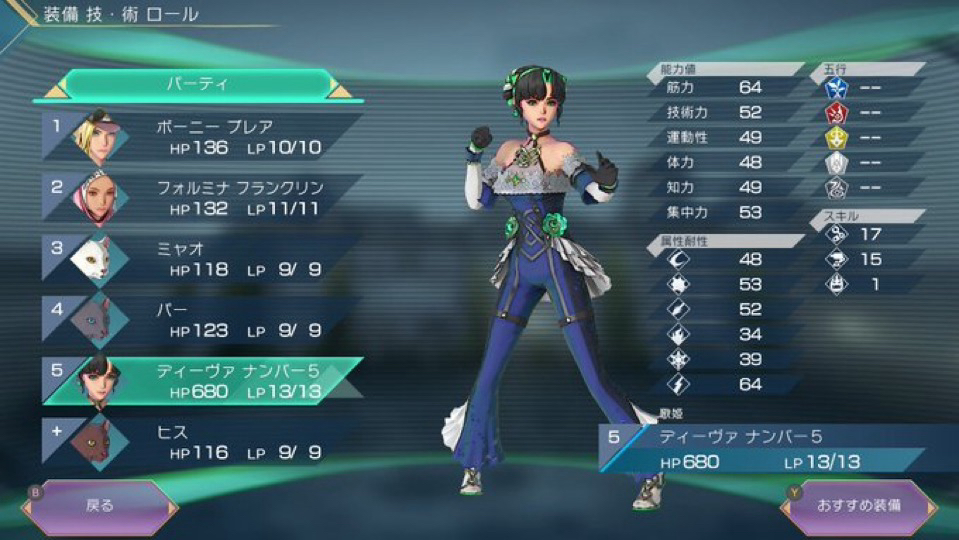
Task: Click the left arrow beside パーティ
Action: coord(50,91)
